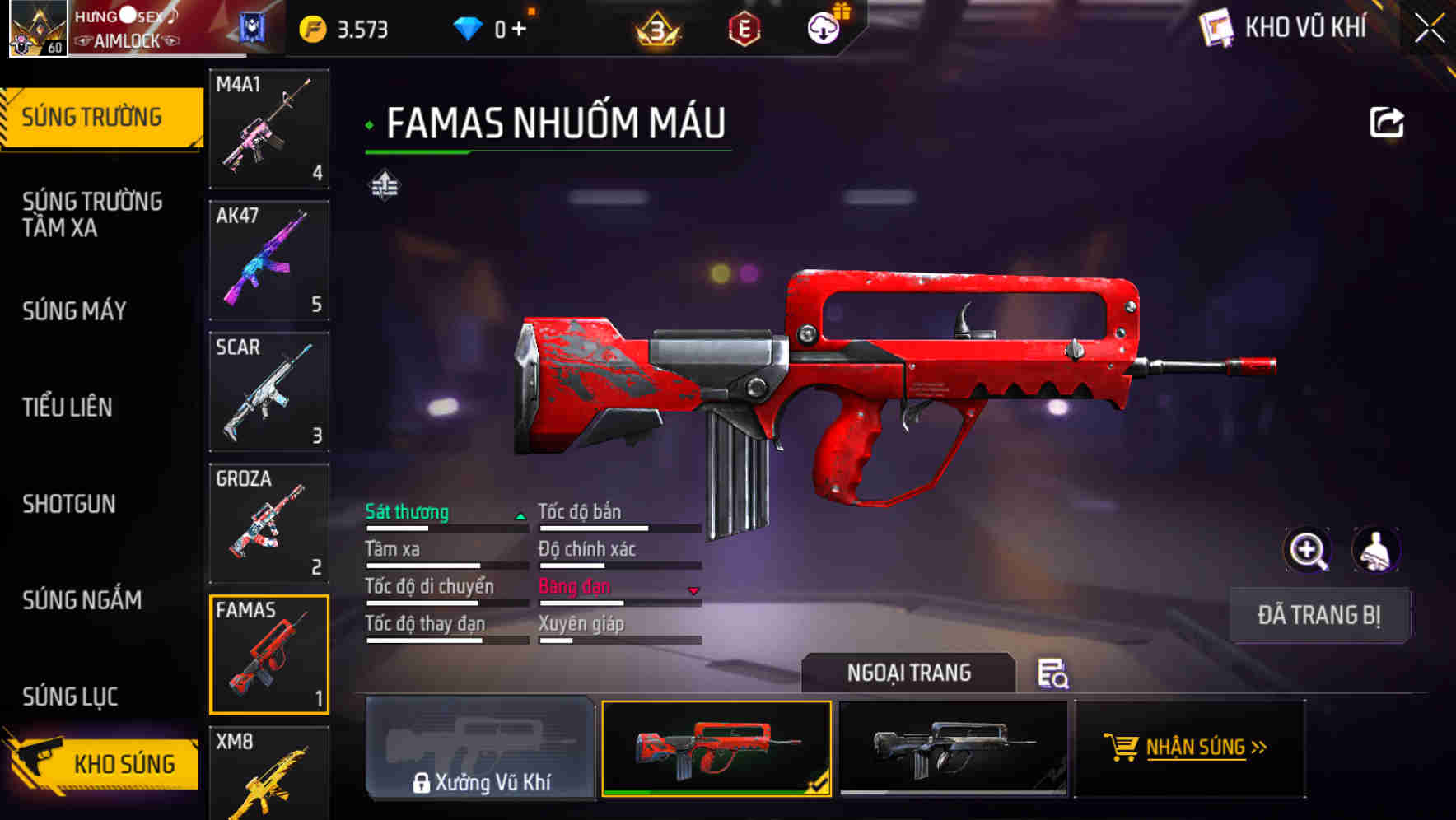Viewport: 1456px width, 820px height.
Task: Select the Tiểu Liên category
Action: tap(68, 407)
